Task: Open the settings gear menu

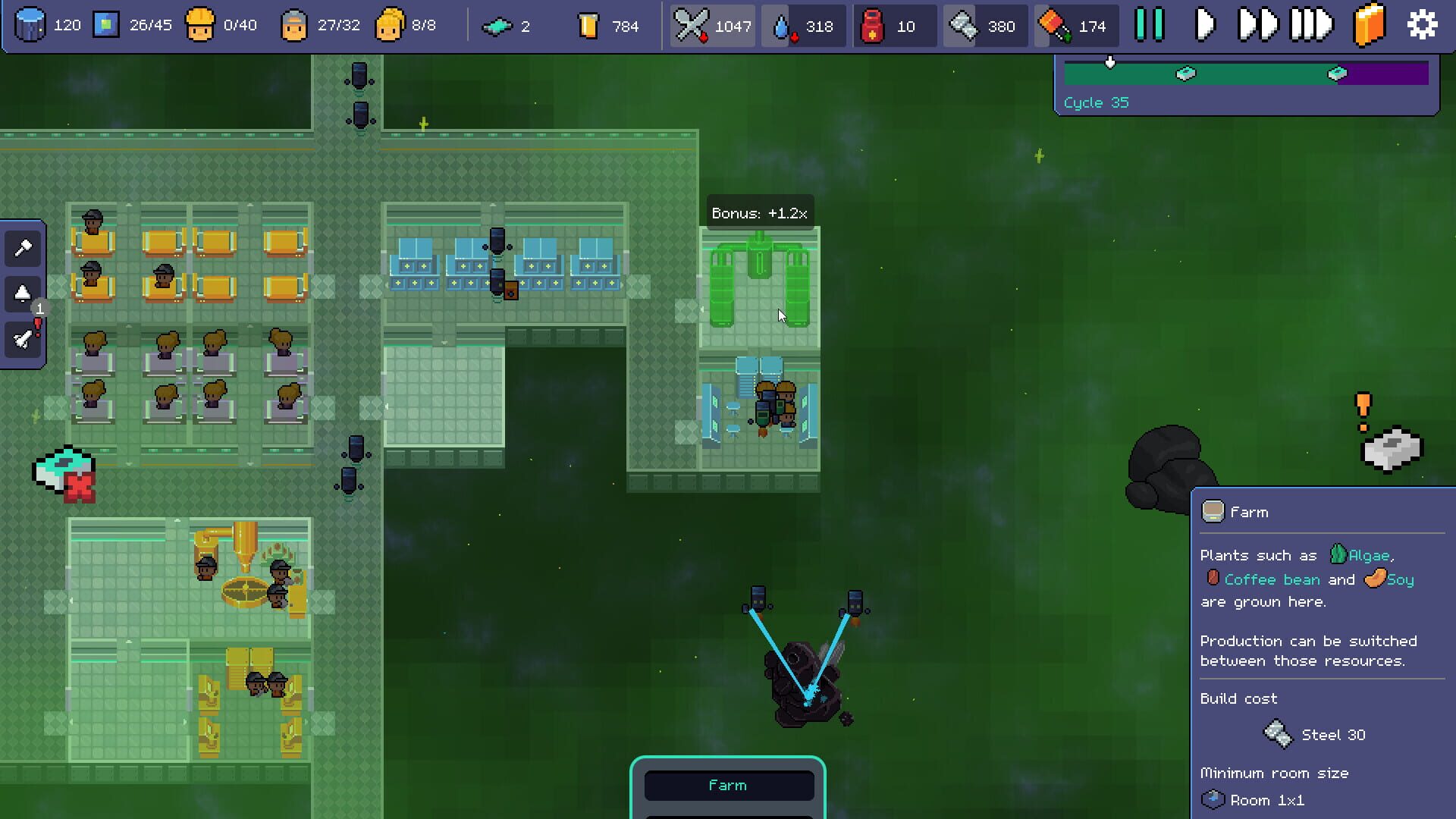Action: tap(1422, 24)
